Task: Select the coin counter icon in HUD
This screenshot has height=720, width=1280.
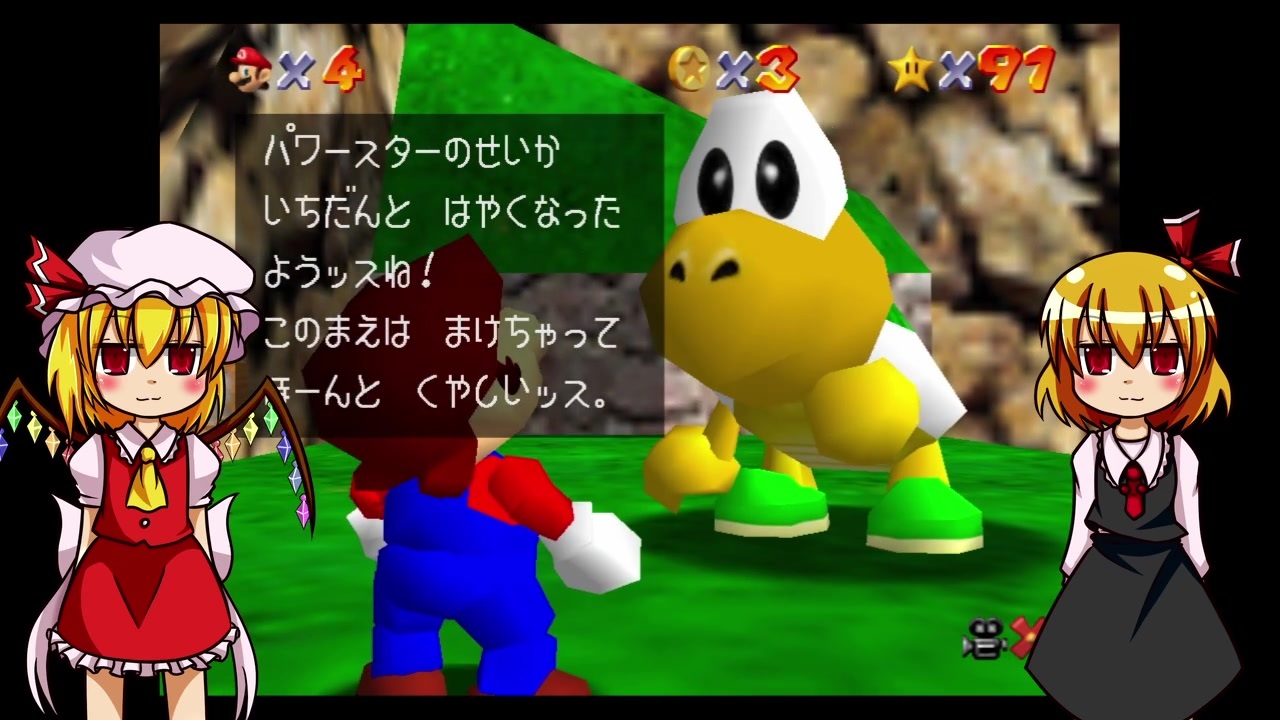Action: tap(690, 67)
